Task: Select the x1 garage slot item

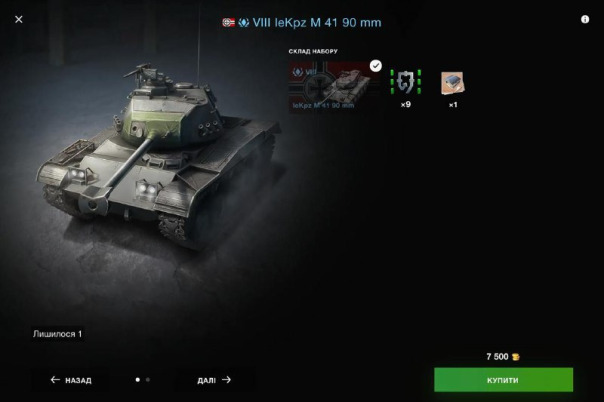Action: point(453,82)
